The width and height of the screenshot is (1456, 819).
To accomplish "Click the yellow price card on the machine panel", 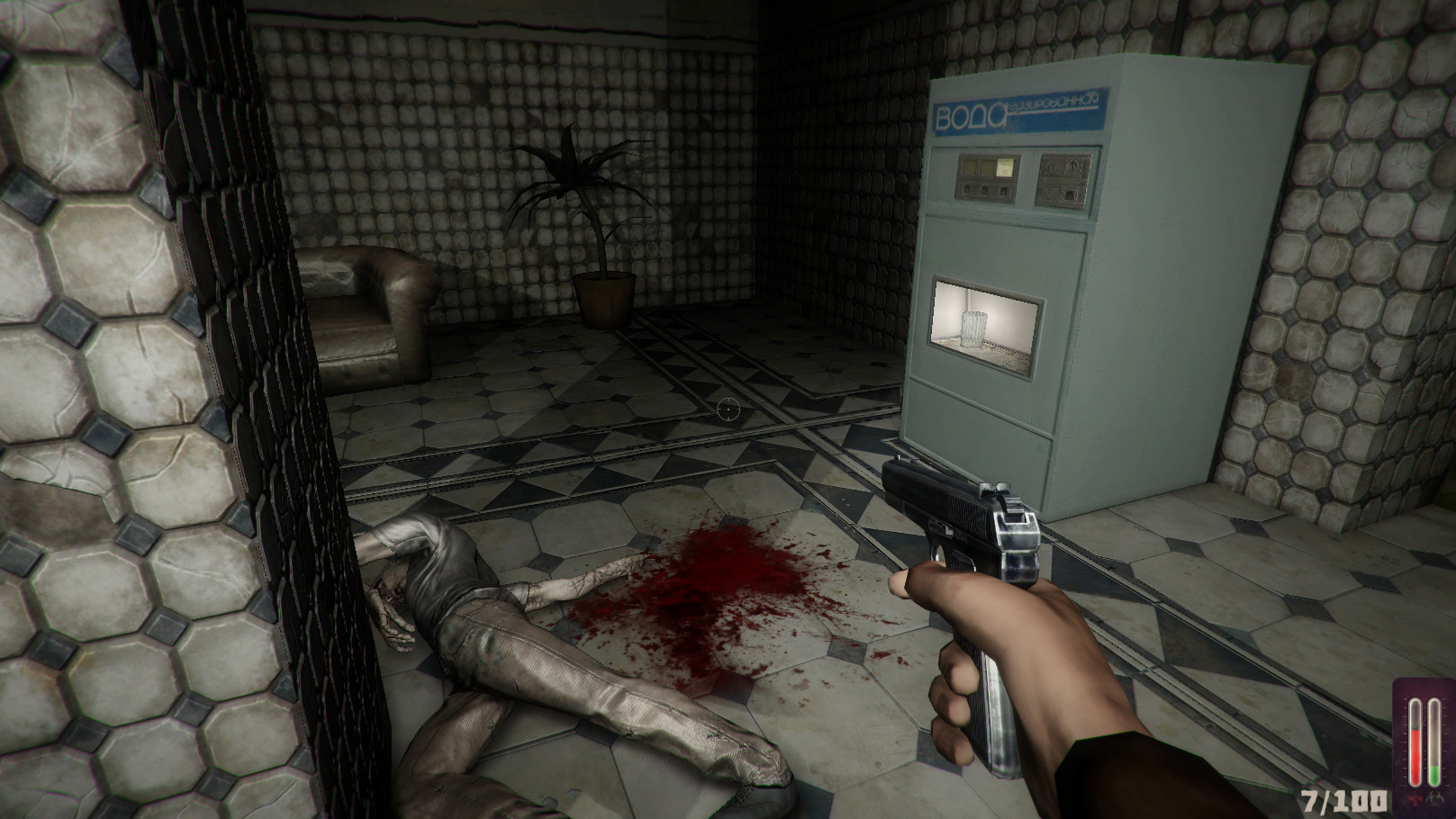I will (x=1005, y=167).
